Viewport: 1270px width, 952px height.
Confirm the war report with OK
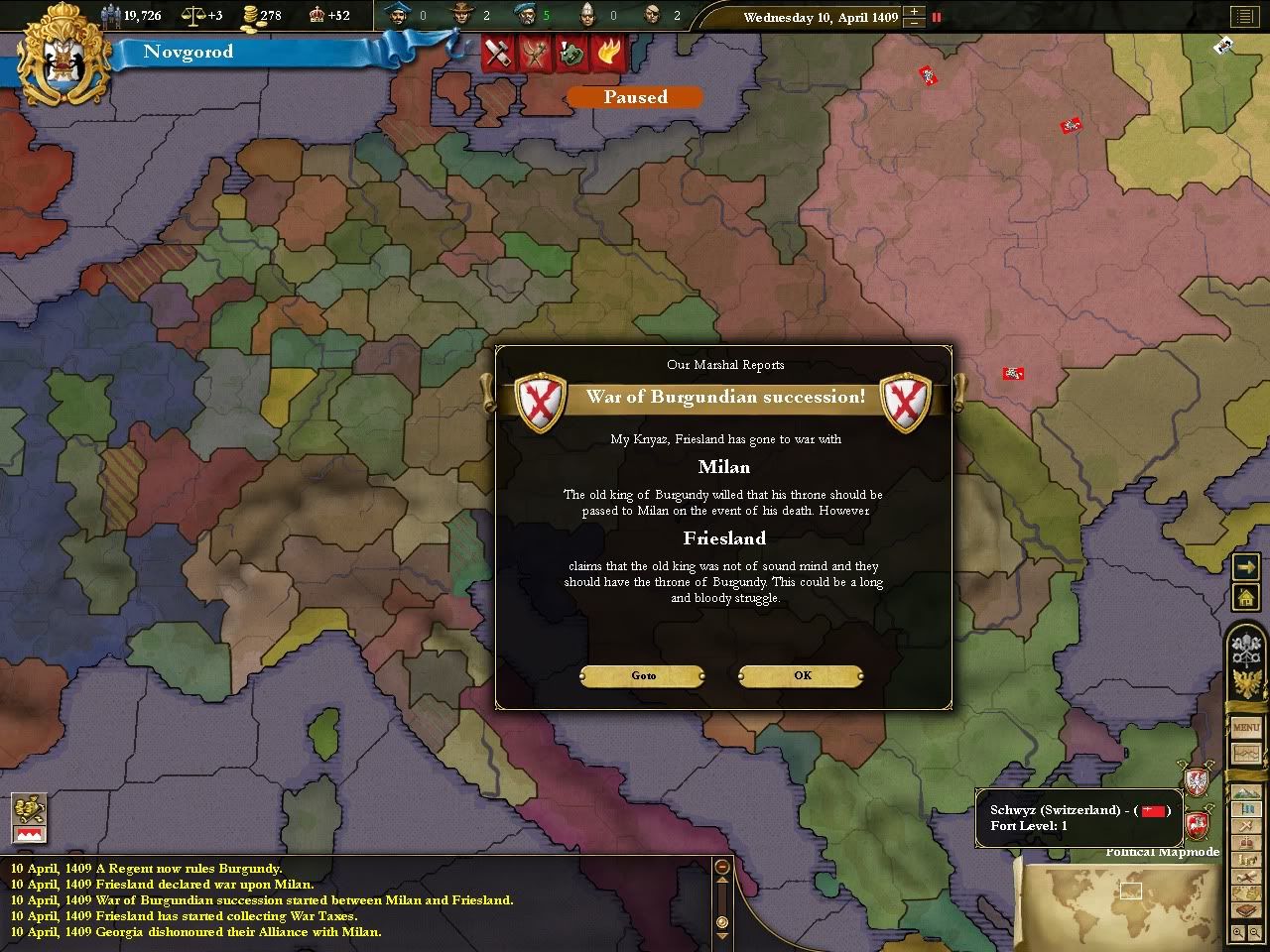802,675
